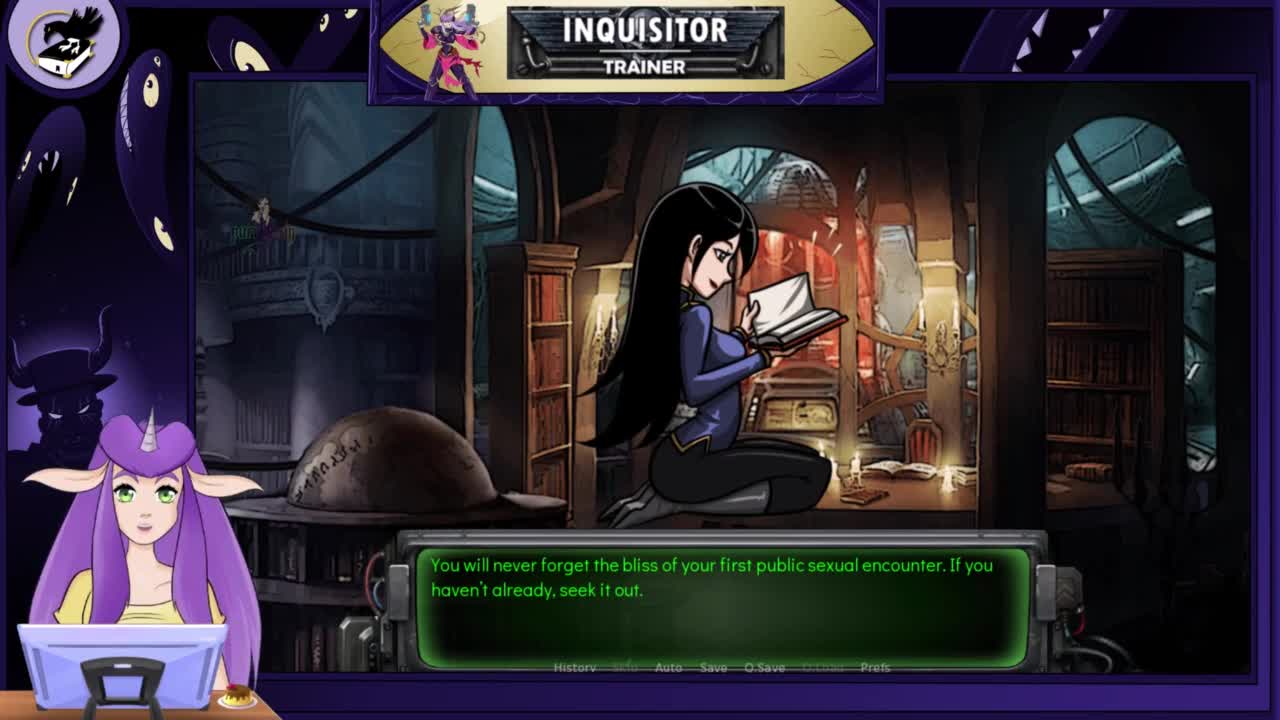Open the Prefs menu

(x=875, y=667)
